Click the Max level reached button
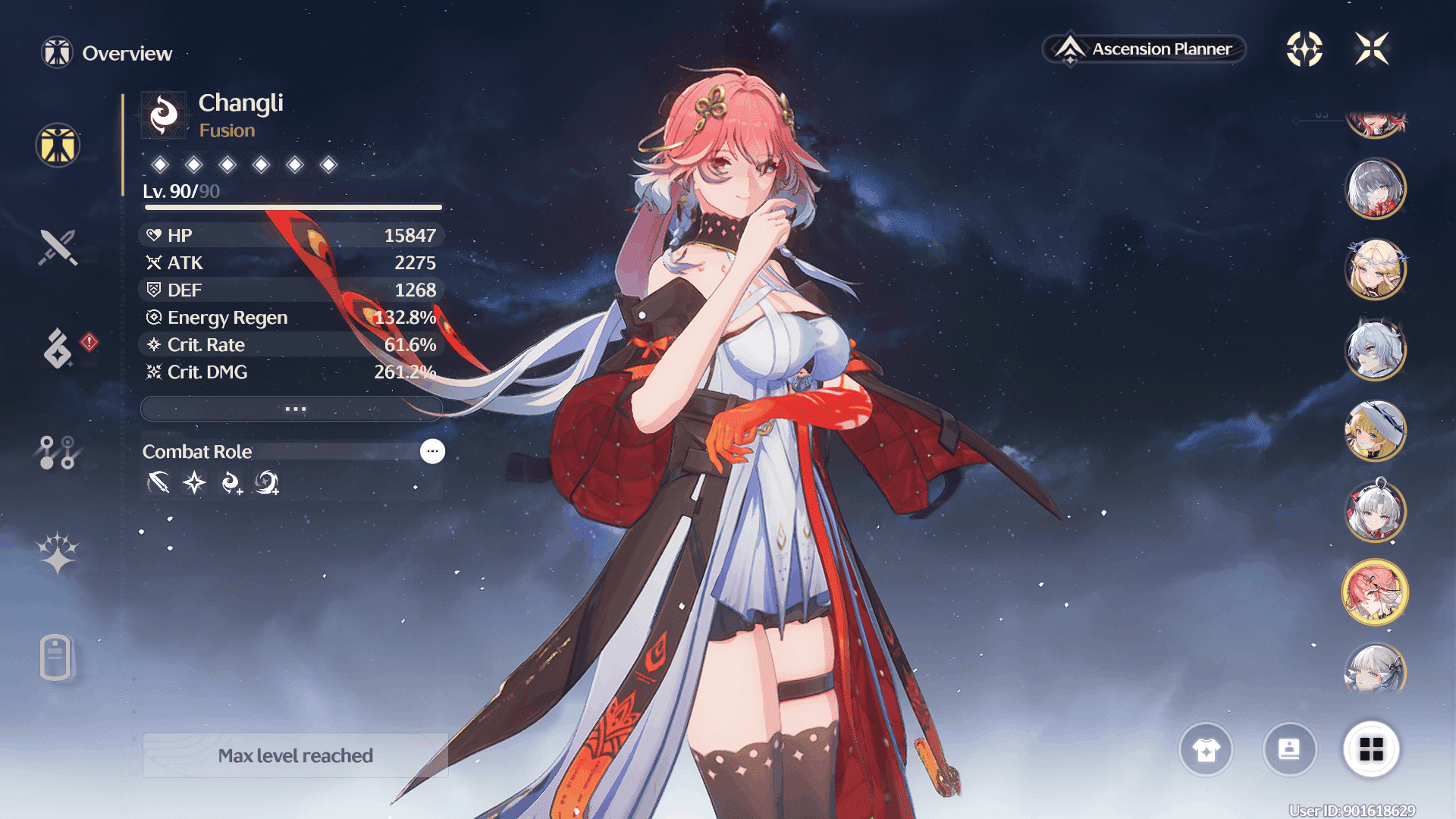Viewport: 1456px width, 819px height. [295, 755]
